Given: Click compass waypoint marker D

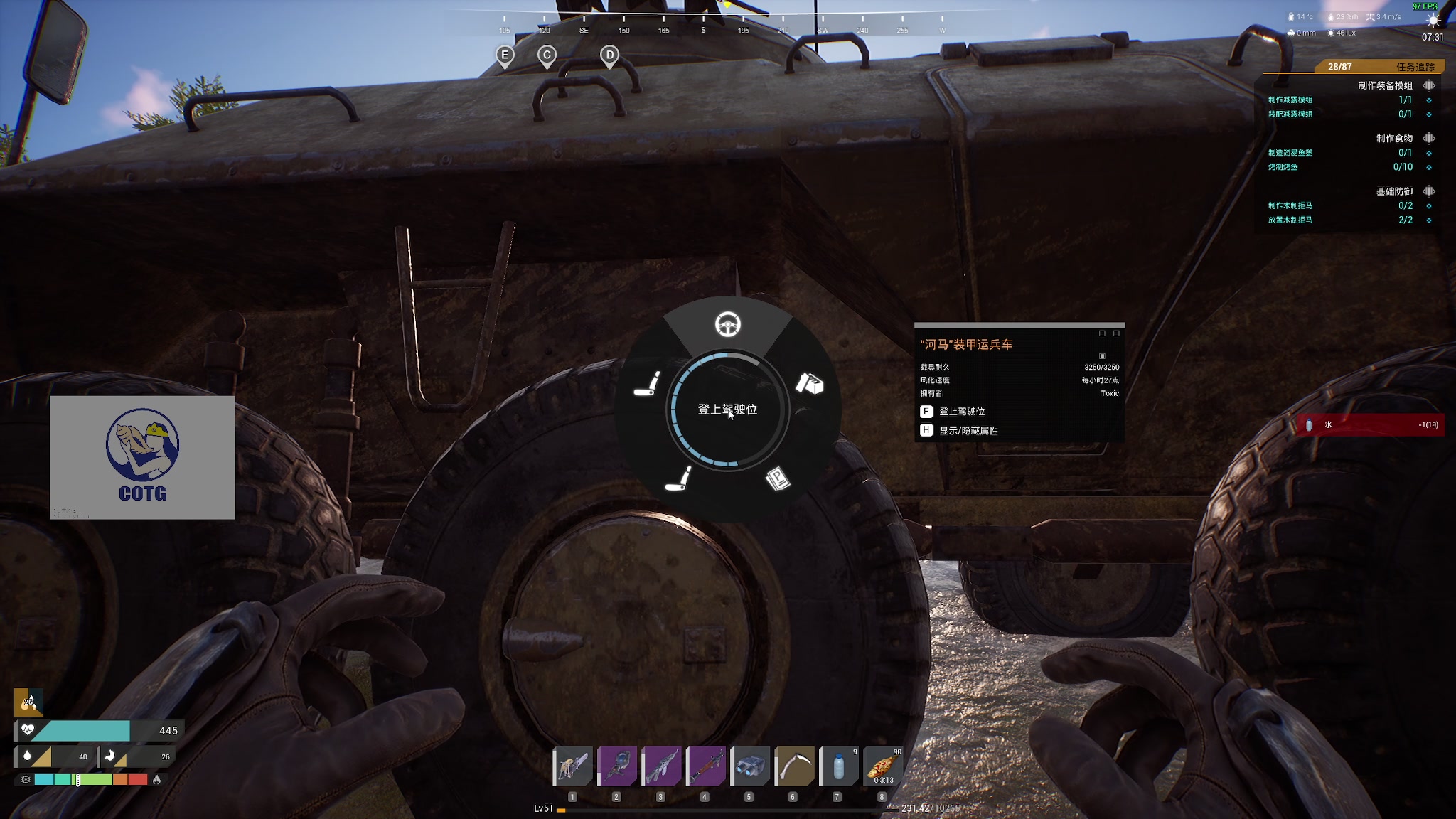Looking at the screenshot, I should tap(609, 55).
